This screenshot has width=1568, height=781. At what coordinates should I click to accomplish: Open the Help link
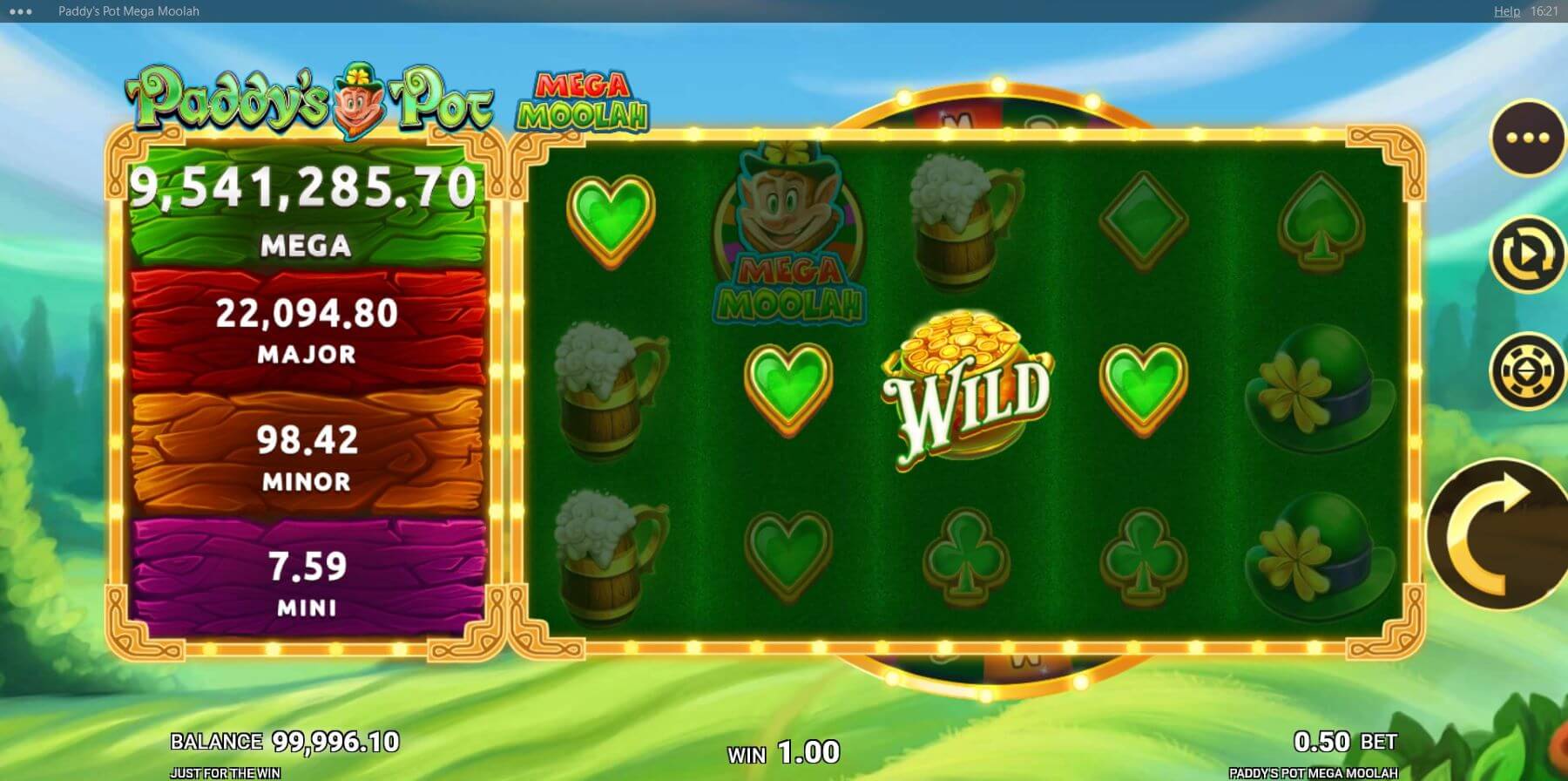1506,11
